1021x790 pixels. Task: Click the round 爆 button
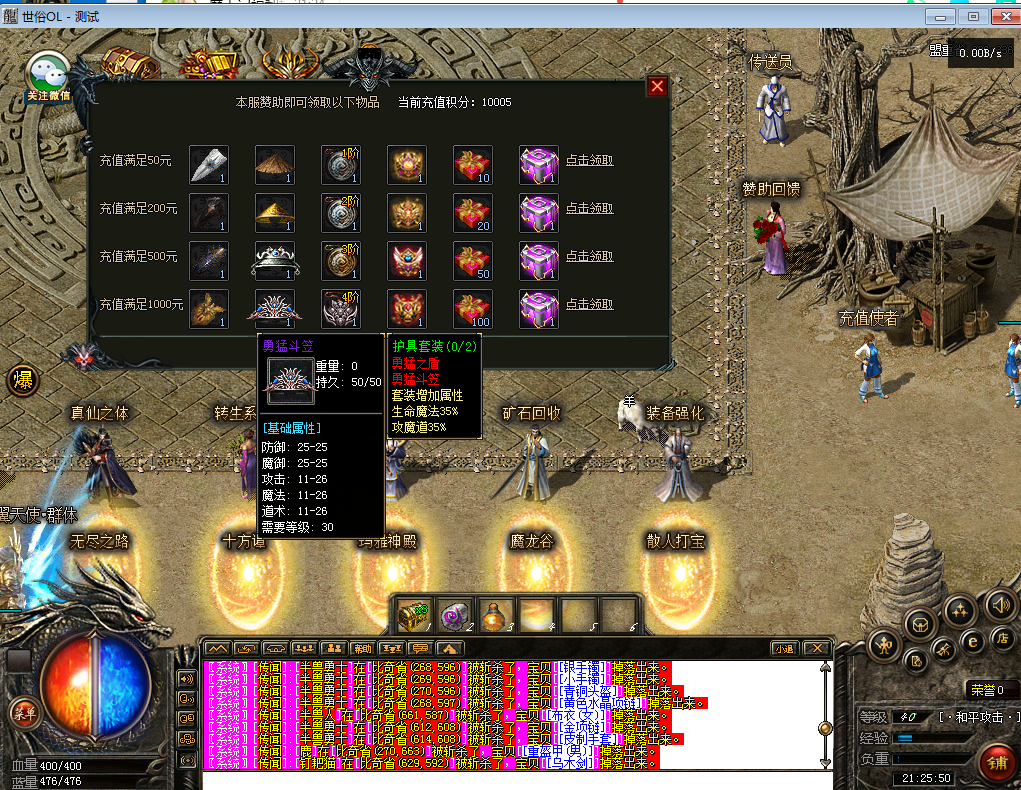click(22, 380)
